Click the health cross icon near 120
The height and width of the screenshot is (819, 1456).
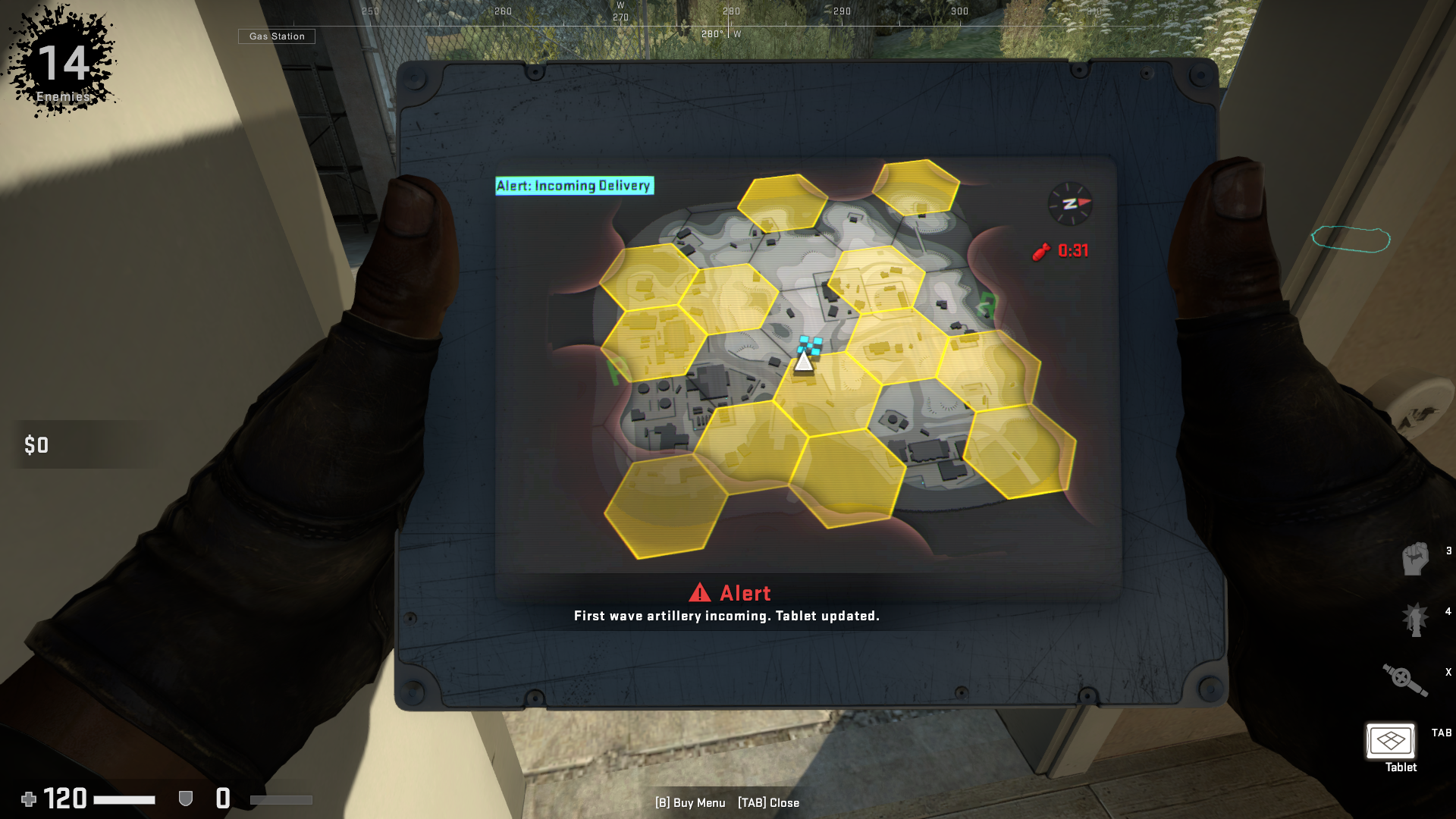(x=29, y=799)
